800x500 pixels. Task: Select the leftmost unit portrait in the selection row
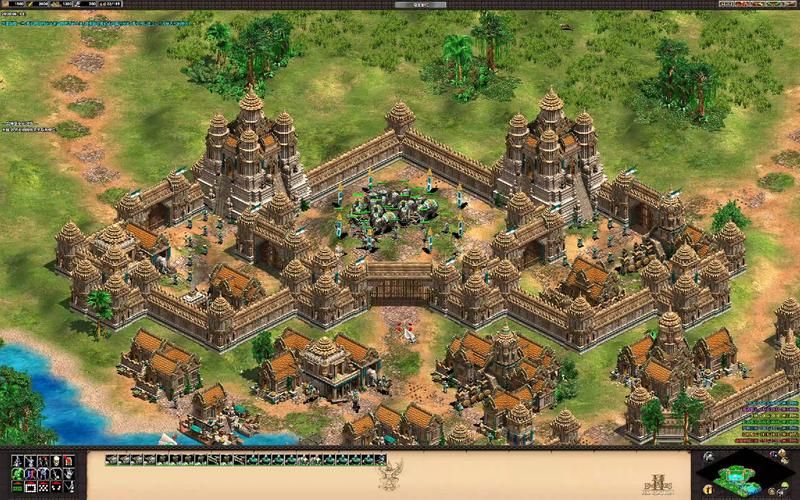pyautogui.click(x=111, y=459)
